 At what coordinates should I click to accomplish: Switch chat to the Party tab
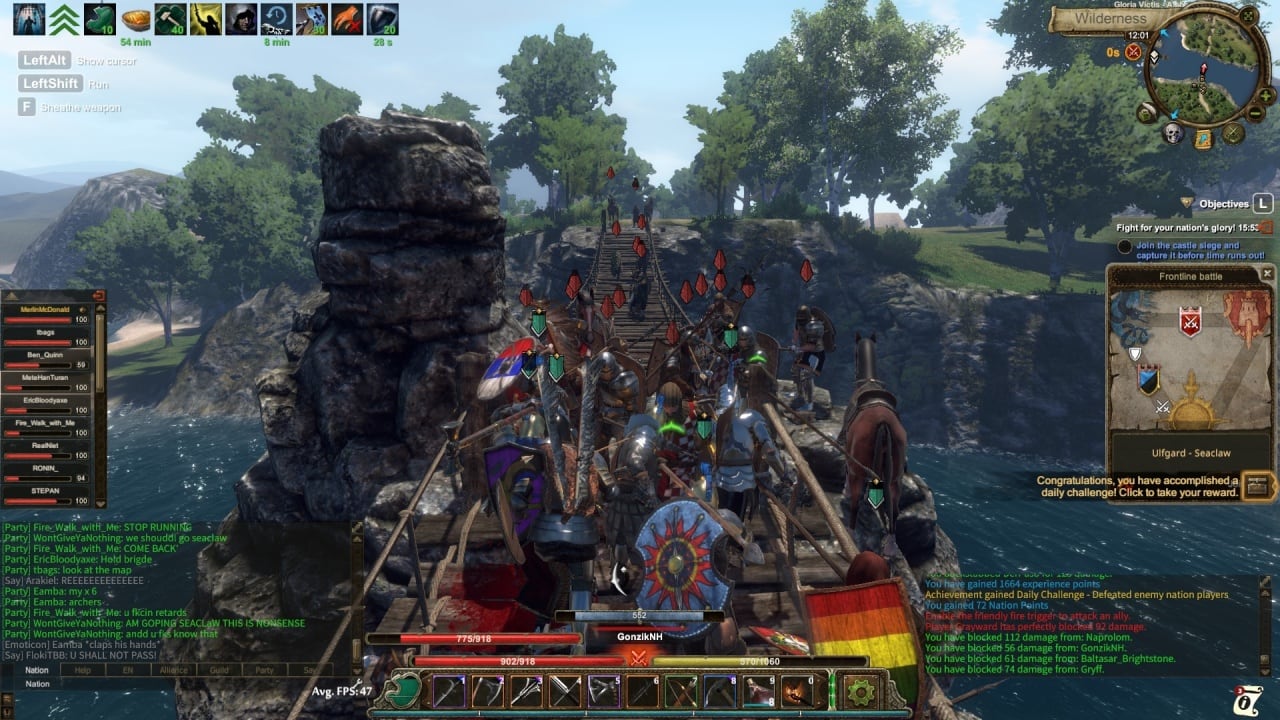[x=264, y=670]
